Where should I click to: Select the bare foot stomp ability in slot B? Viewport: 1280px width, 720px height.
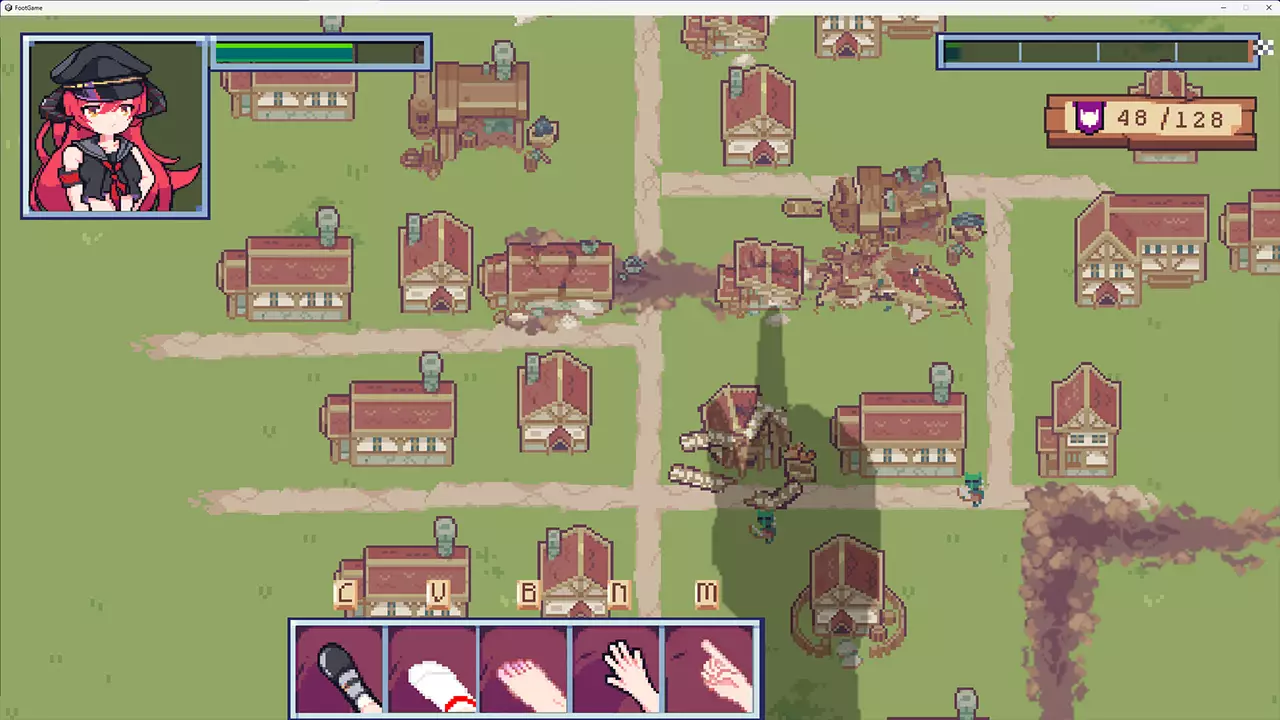point(525,668)
